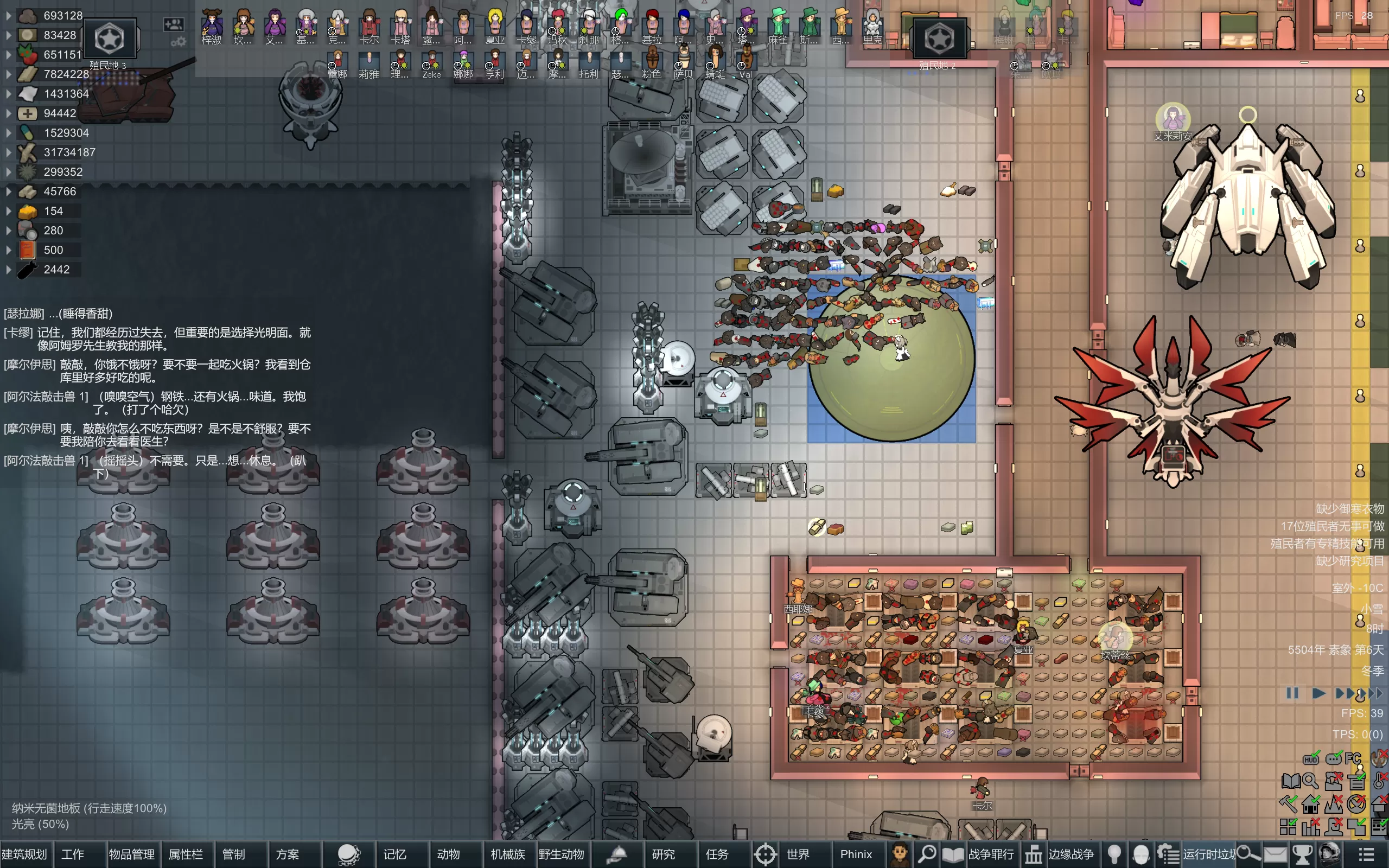
Task: Open the 17位殖民者无事可做 idle colonists alert
Action: point(1332,526)
